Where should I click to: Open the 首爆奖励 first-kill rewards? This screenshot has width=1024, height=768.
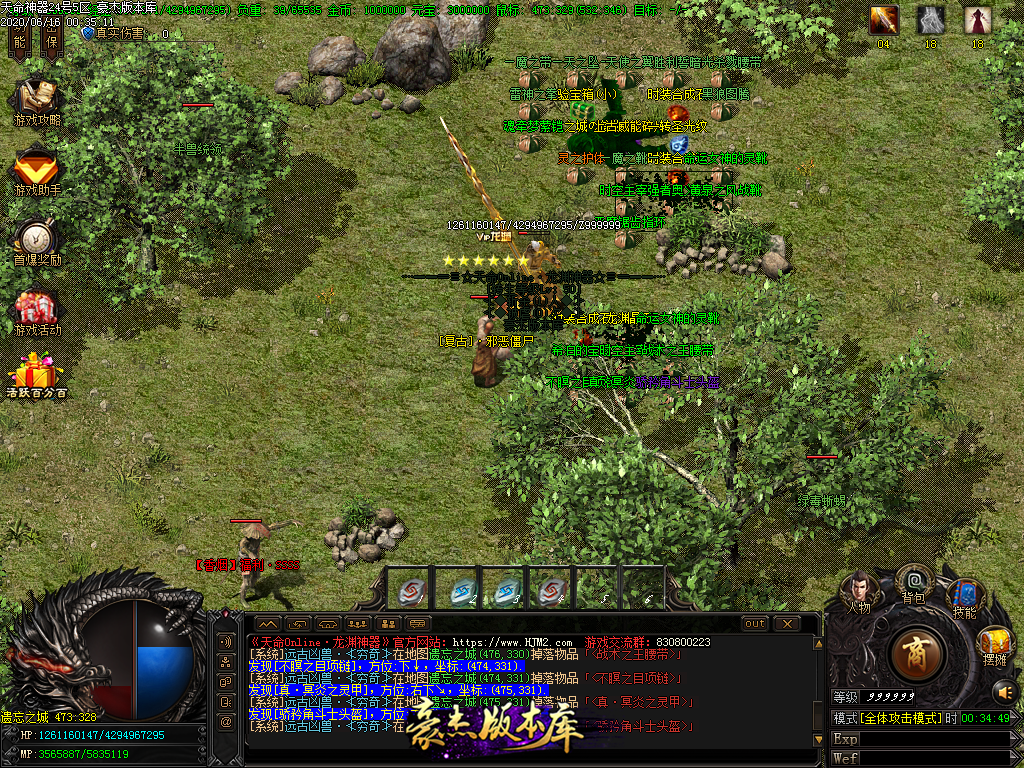(x=37, y=241)
